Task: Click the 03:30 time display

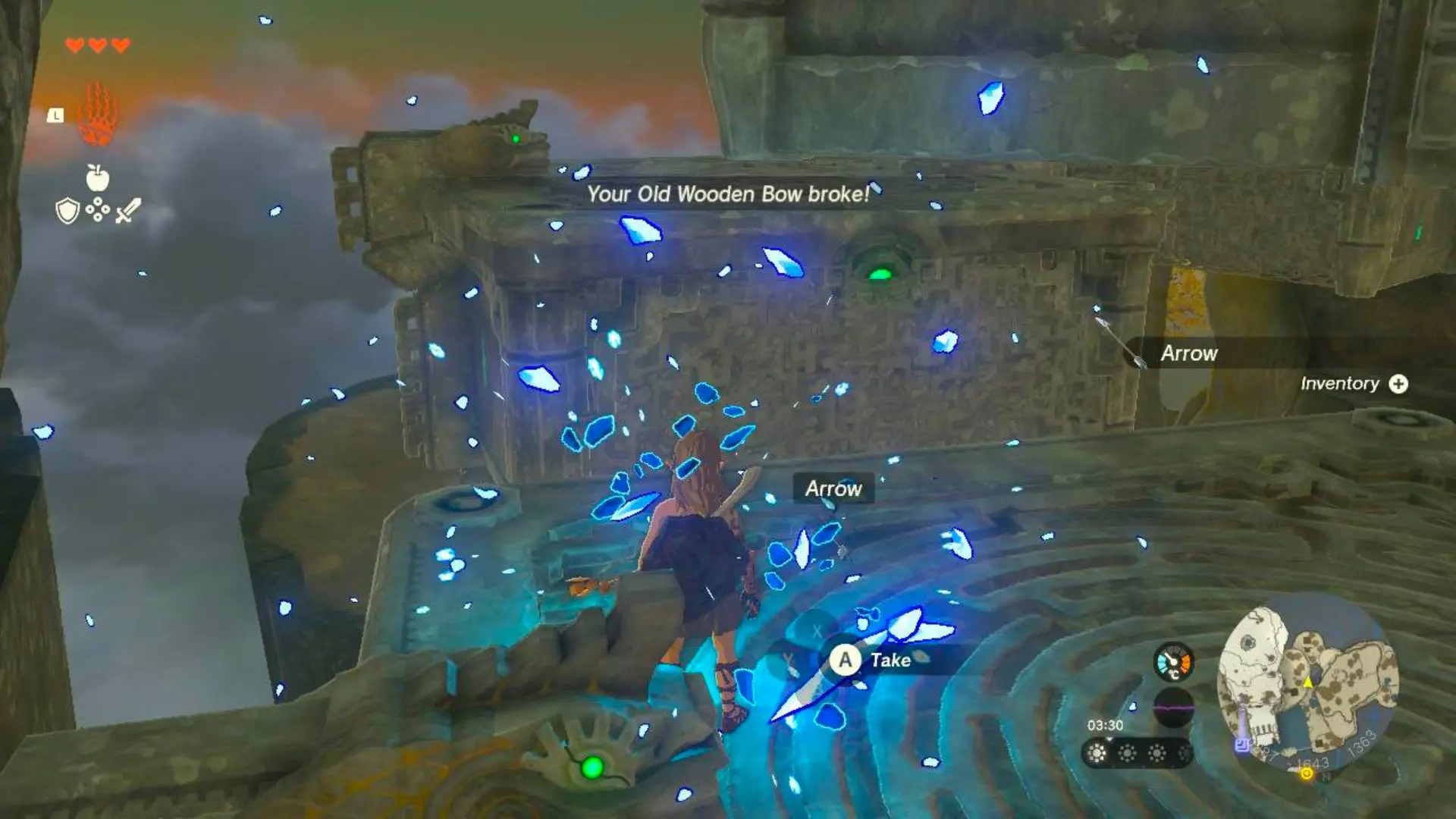Action: [1105, 724]
